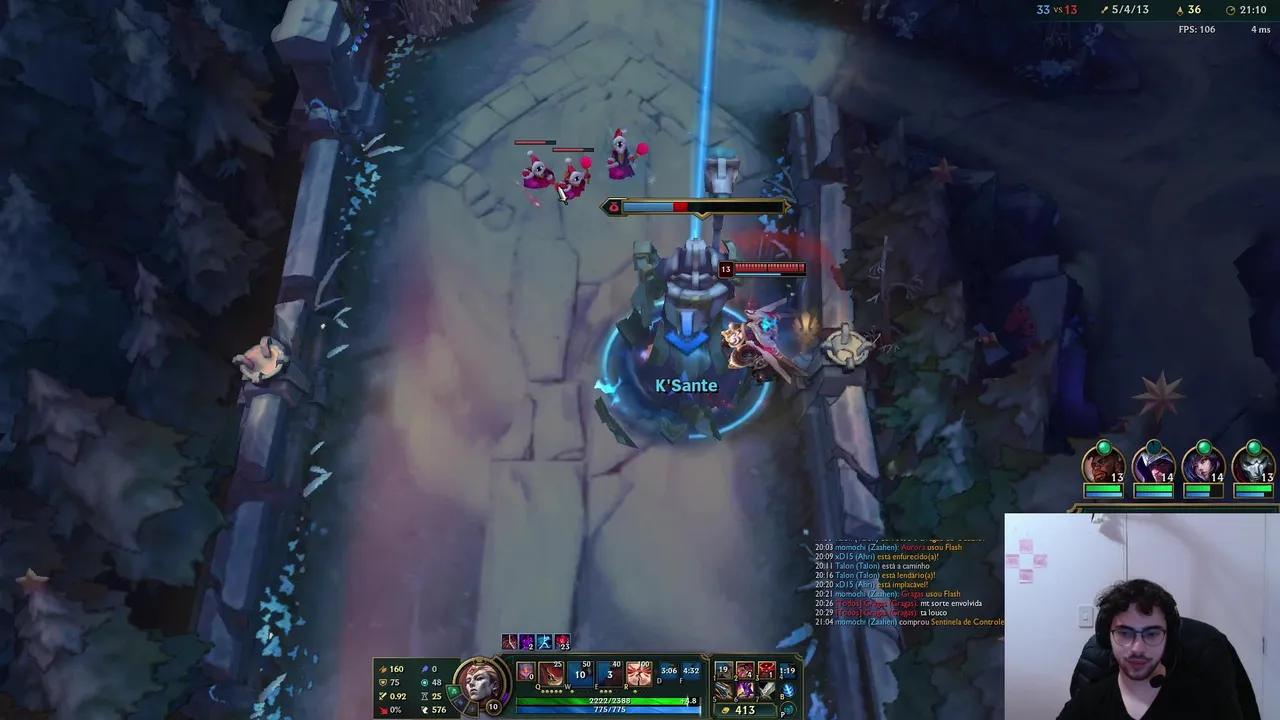Image resolution: width=1280 pixels, height=720 pixels.
Task: Click the attack damage stat icon showing 160
Action: (382, 668)
